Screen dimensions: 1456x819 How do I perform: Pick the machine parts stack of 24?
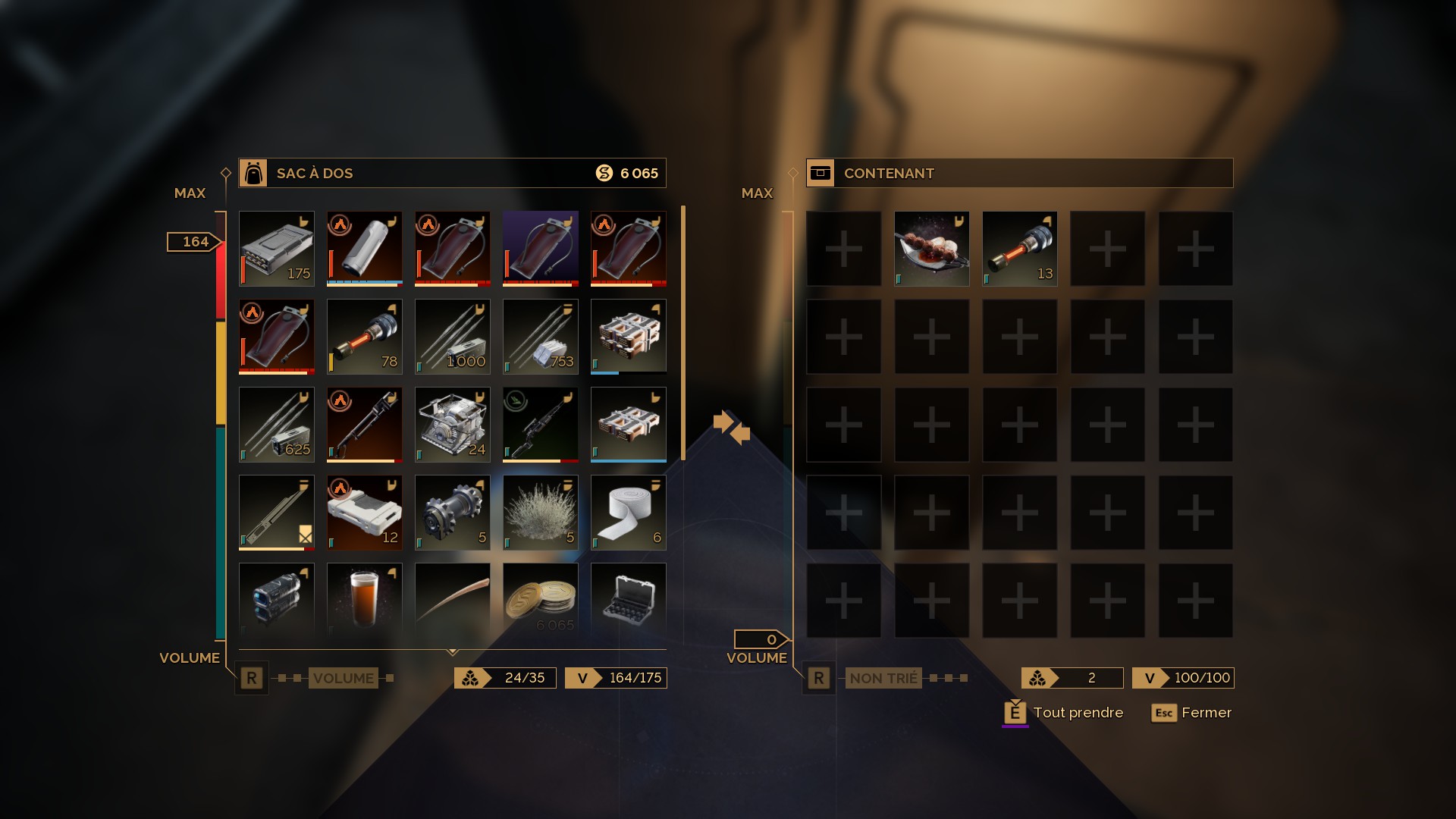pyautogui.click(x=453, y=425)
